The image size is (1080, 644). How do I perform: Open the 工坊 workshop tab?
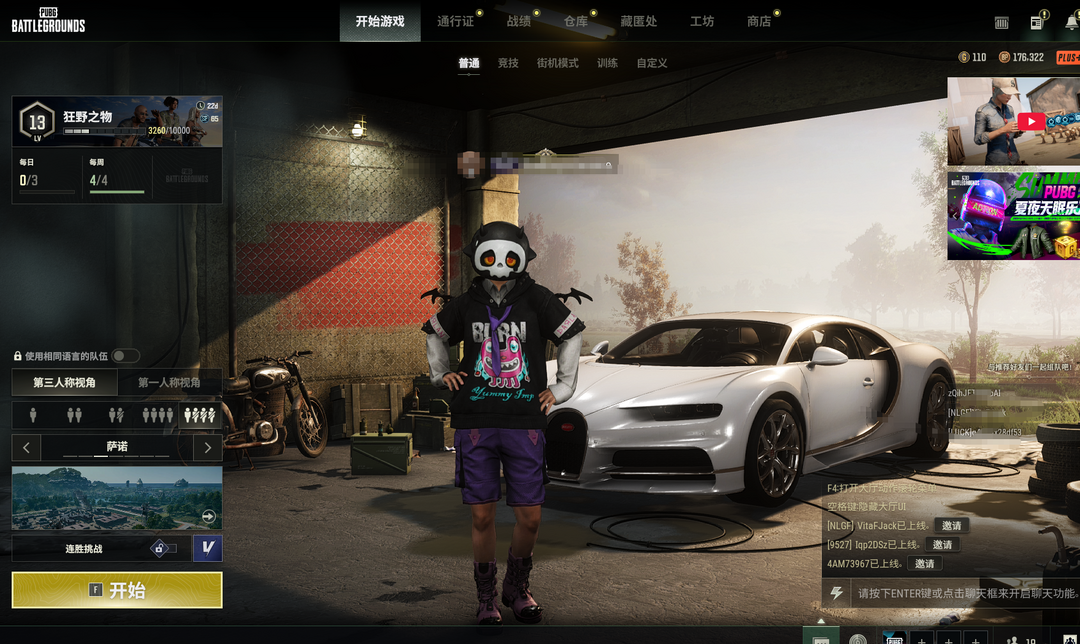(x=702, y=21)
